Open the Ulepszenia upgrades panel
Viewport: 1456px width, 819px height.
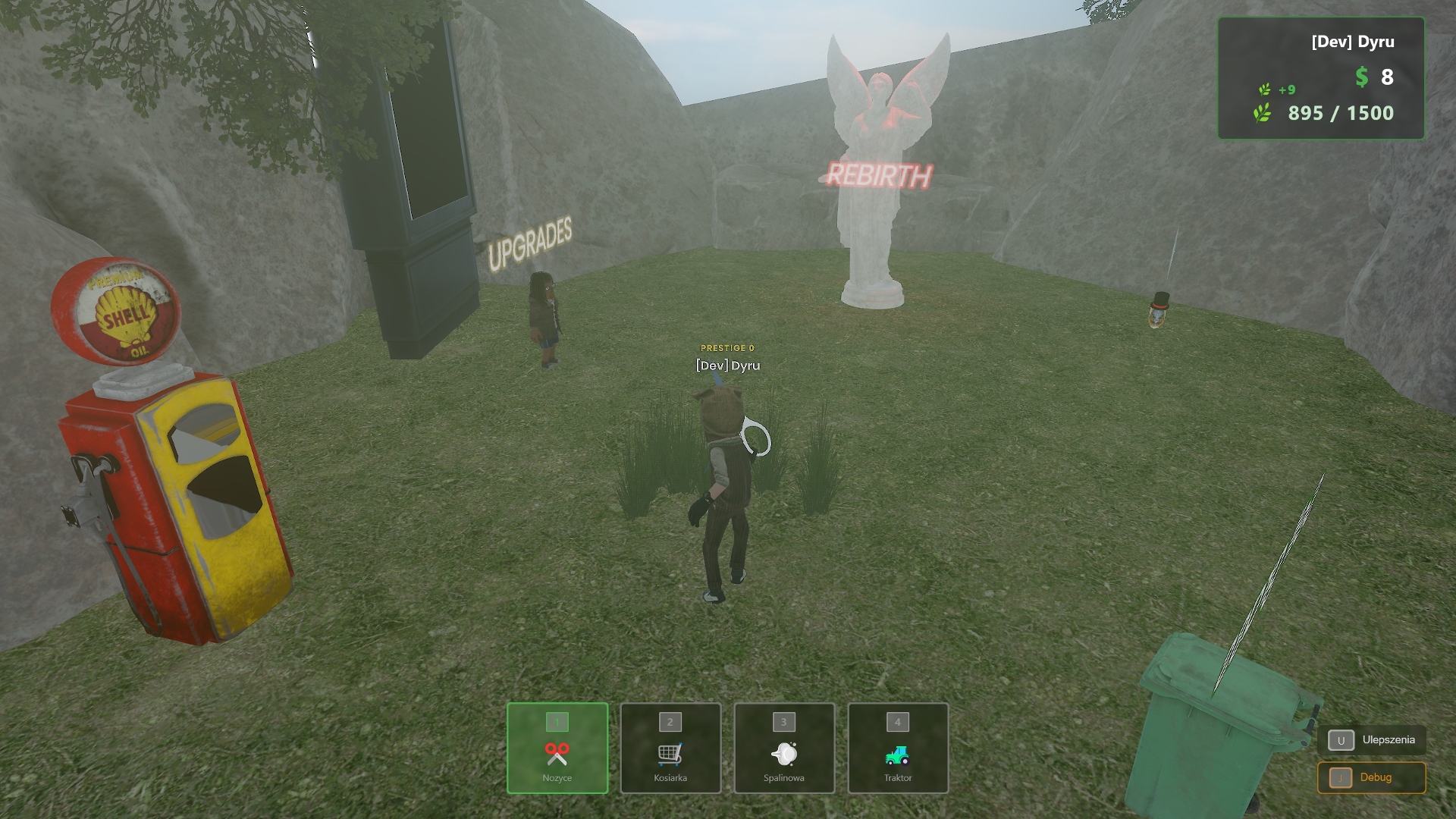[x=1372, y=740]
